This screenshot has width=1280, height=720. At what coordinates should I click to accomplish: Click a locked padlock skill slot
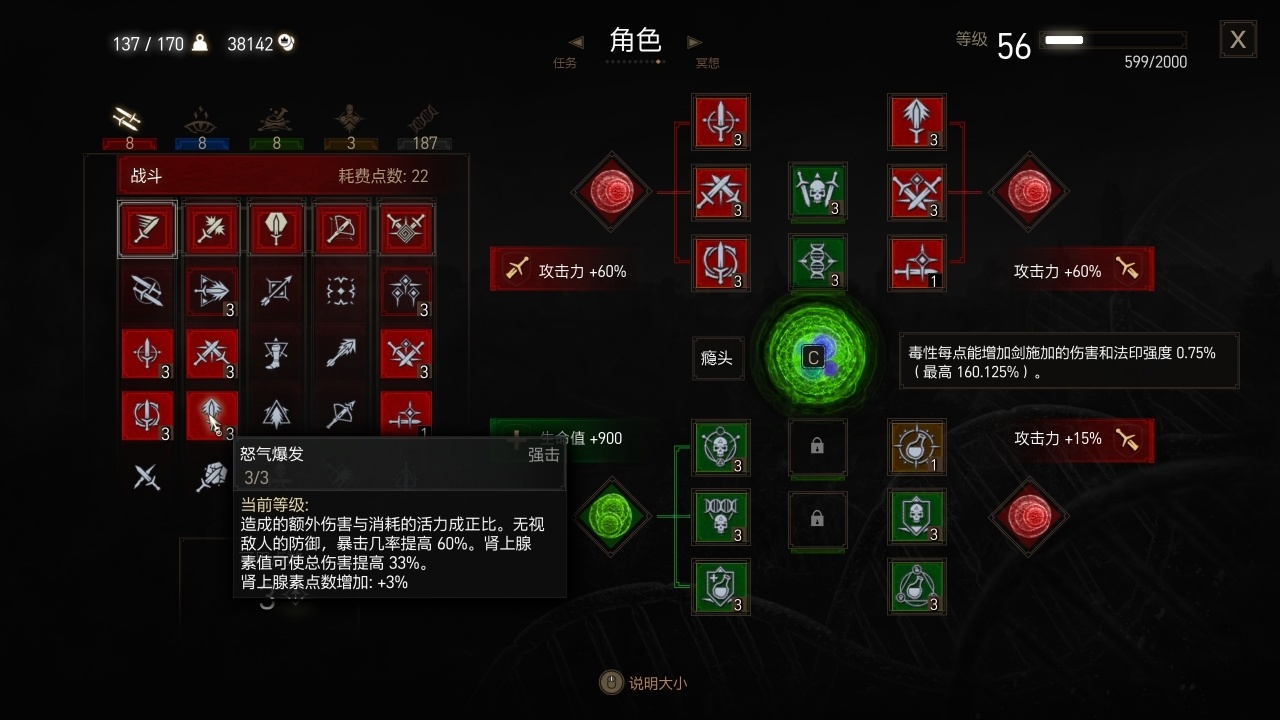[818, 448]
